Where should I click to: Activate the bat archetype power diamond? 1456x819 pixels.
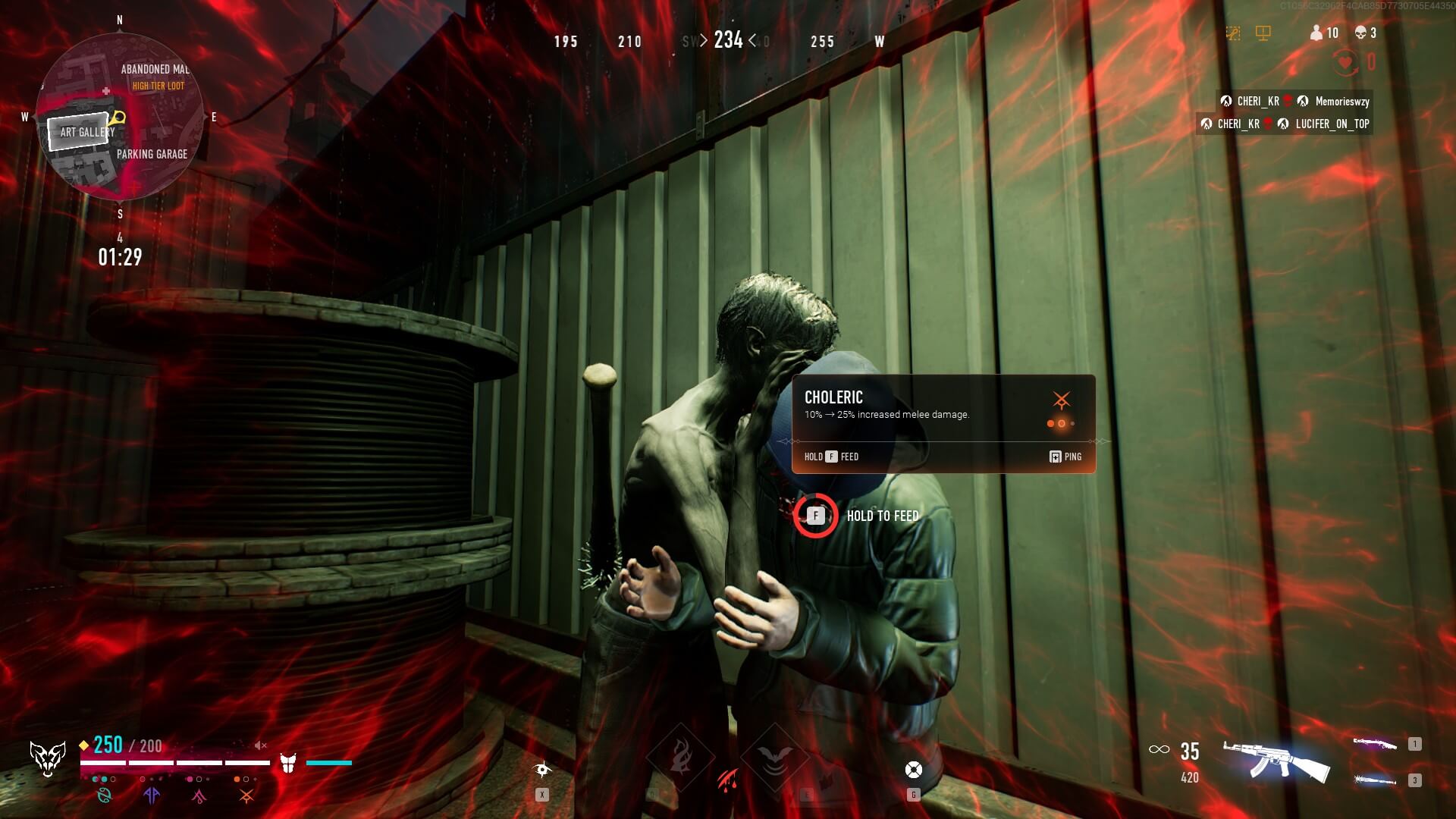pos(774,758)
